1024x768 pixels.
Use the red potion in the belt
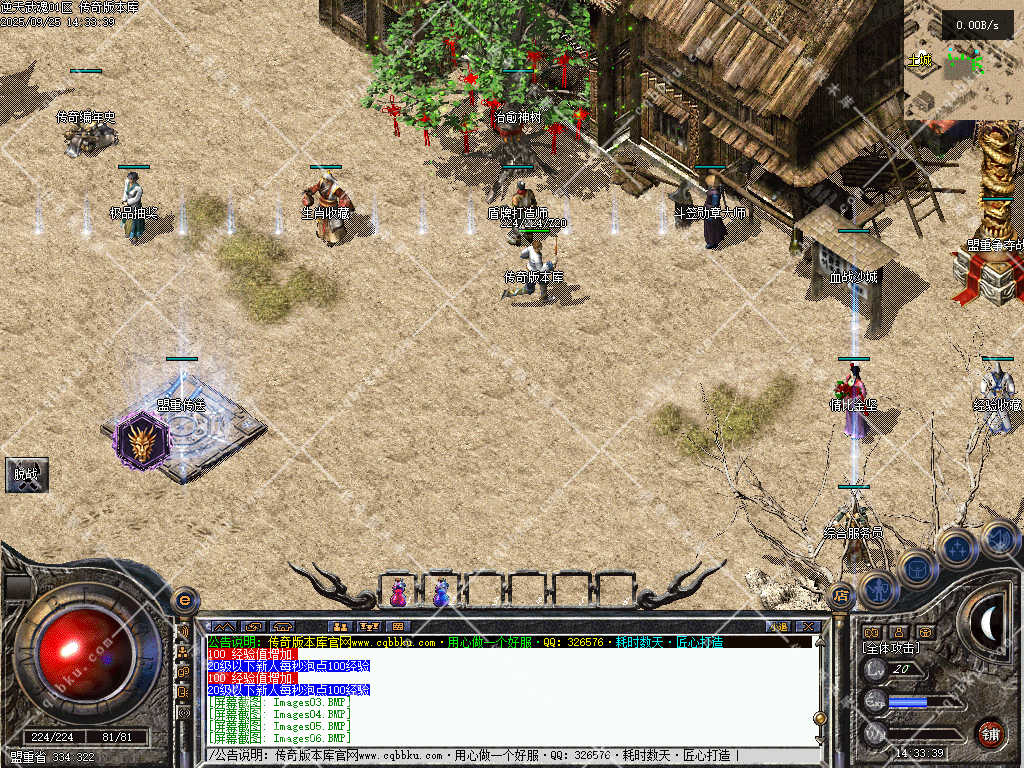(x=399, y=593)
